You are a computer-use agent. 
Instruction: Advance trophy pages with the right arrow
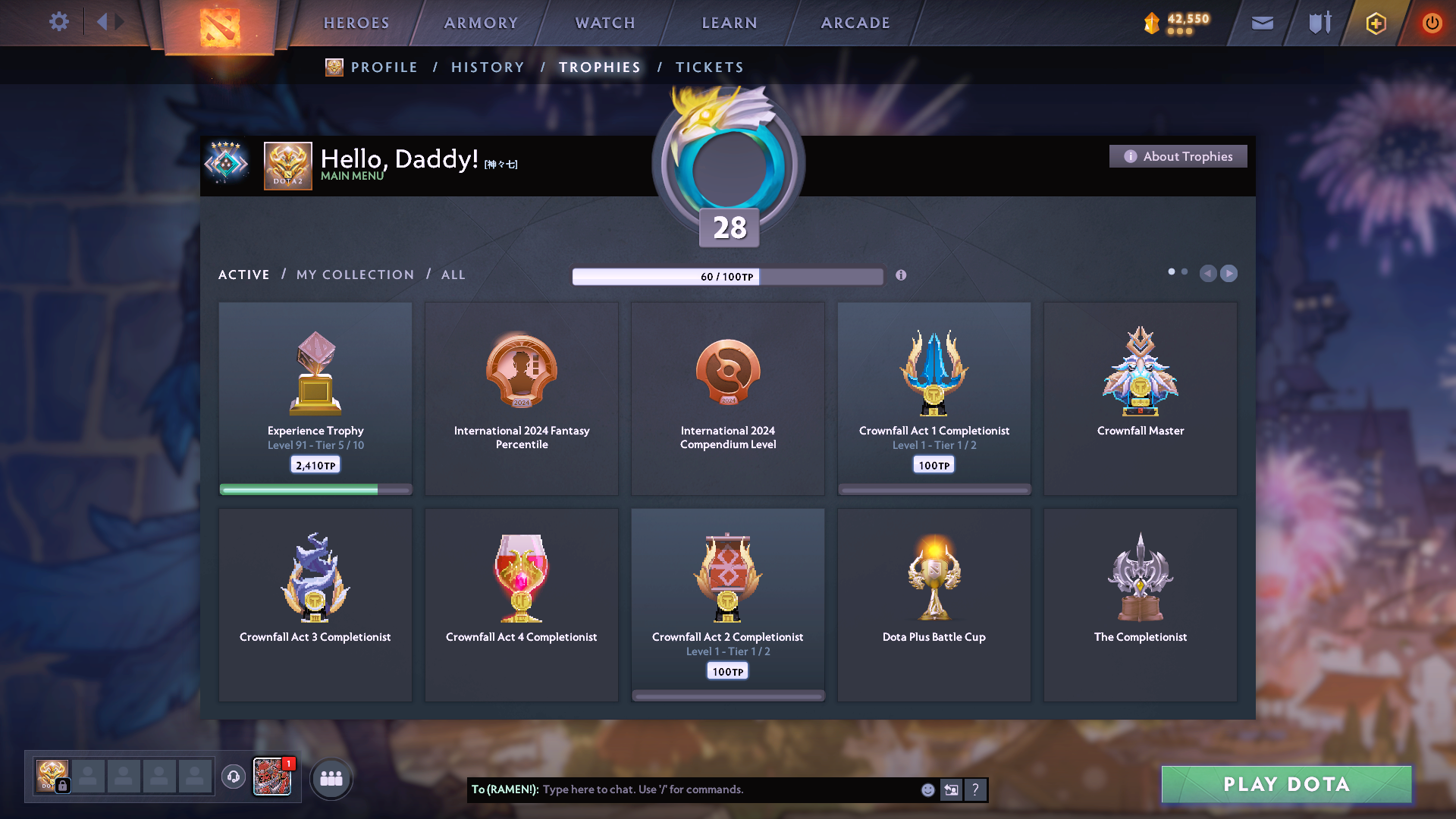[x=1228, y=274]
